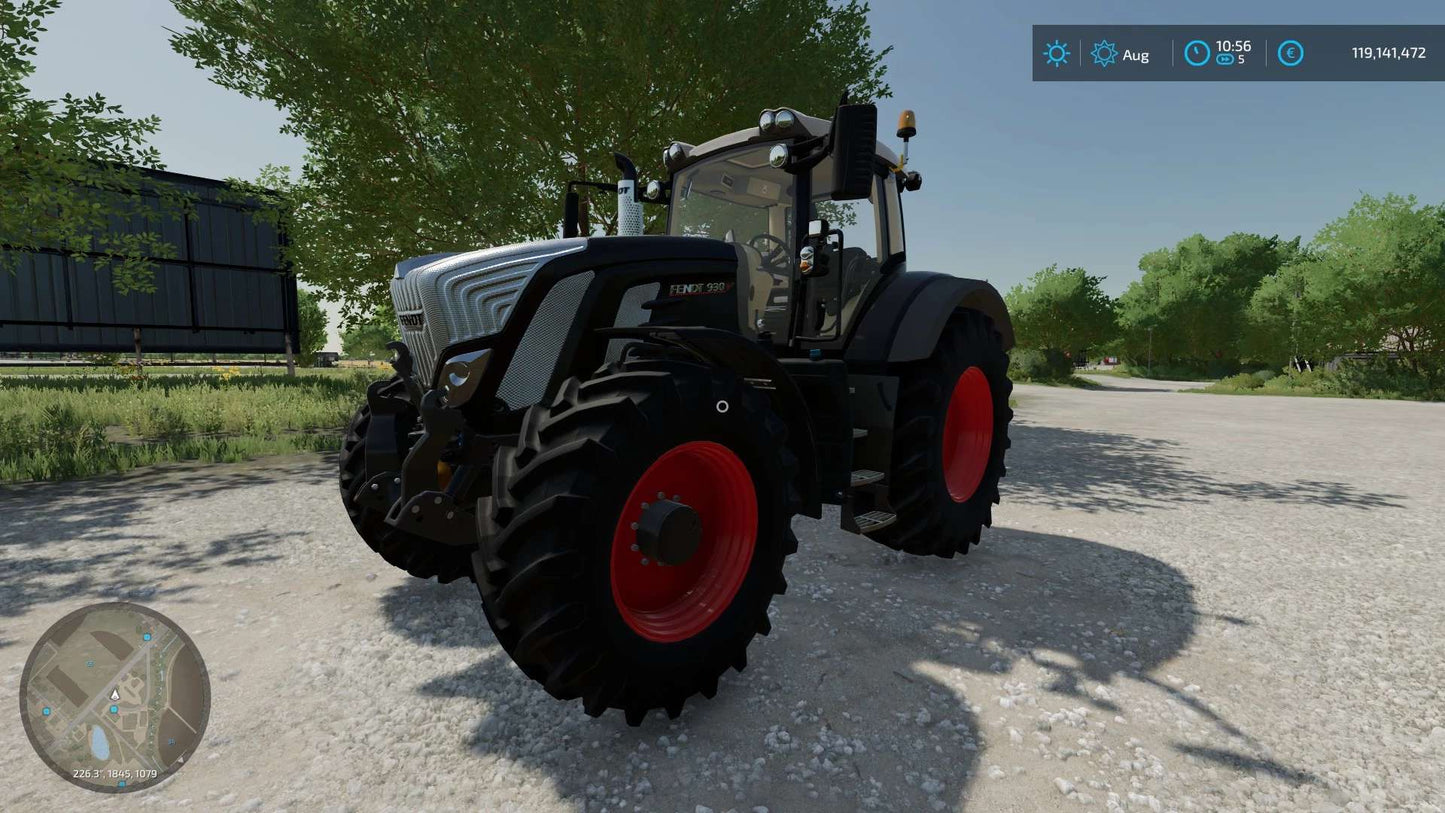The width and height of the screenshot is (1445, 813).
Task: Click the fast-forward time scale icon
Action: (1227, 59)
